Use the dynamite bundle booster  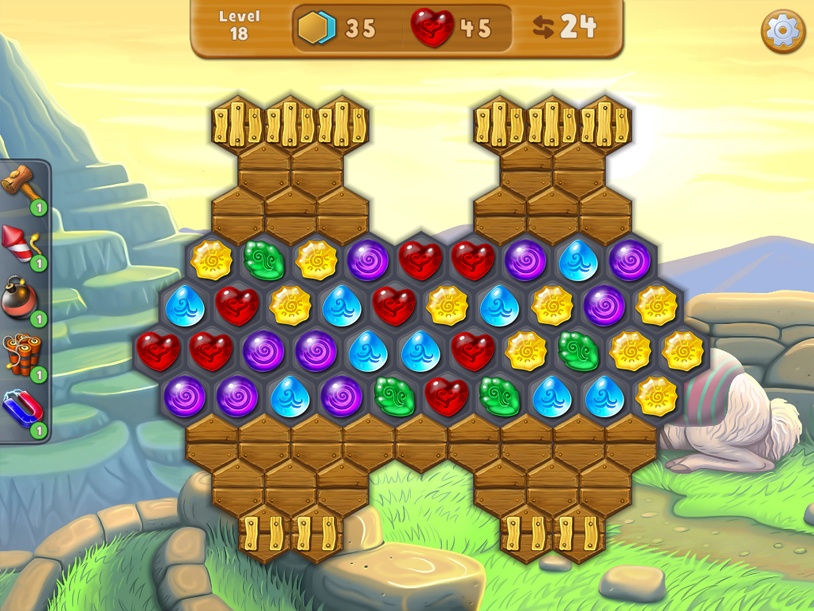[x=20, y=354]
